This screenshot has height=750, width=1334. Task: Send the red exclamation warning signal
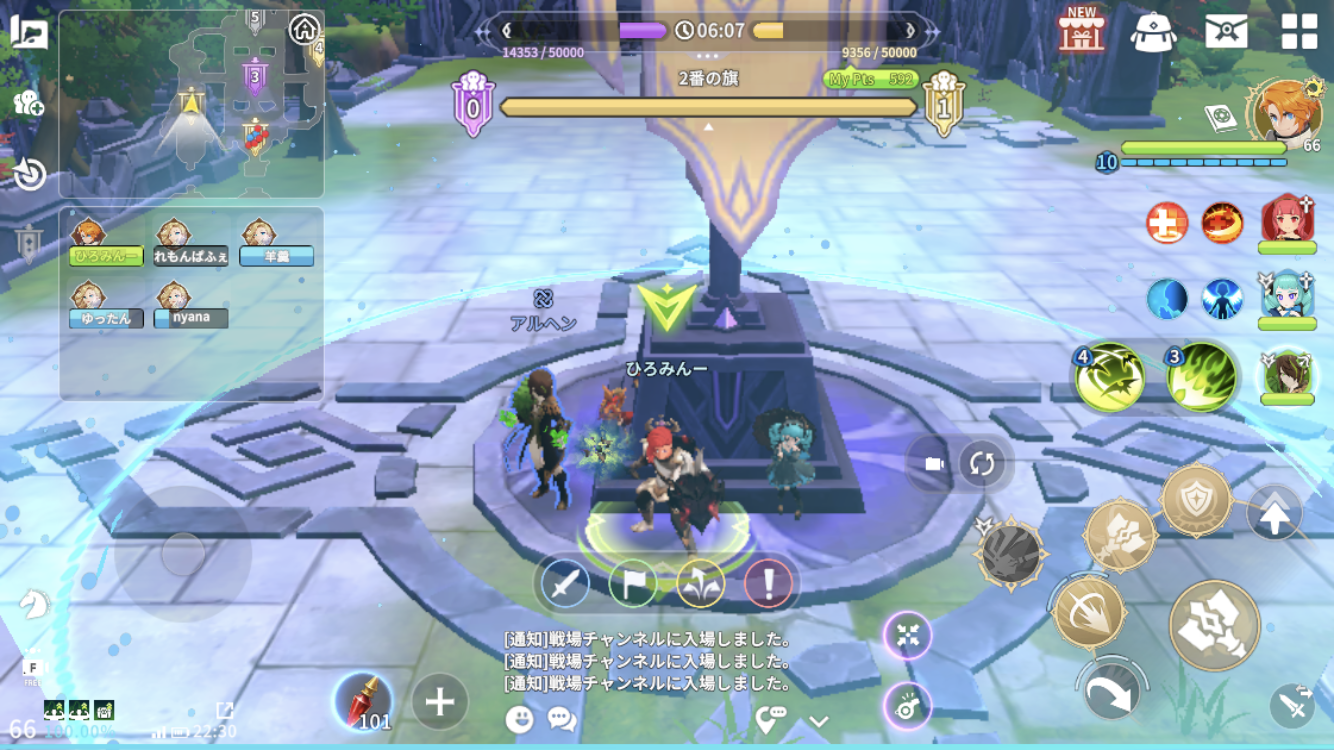coord(769,583)
